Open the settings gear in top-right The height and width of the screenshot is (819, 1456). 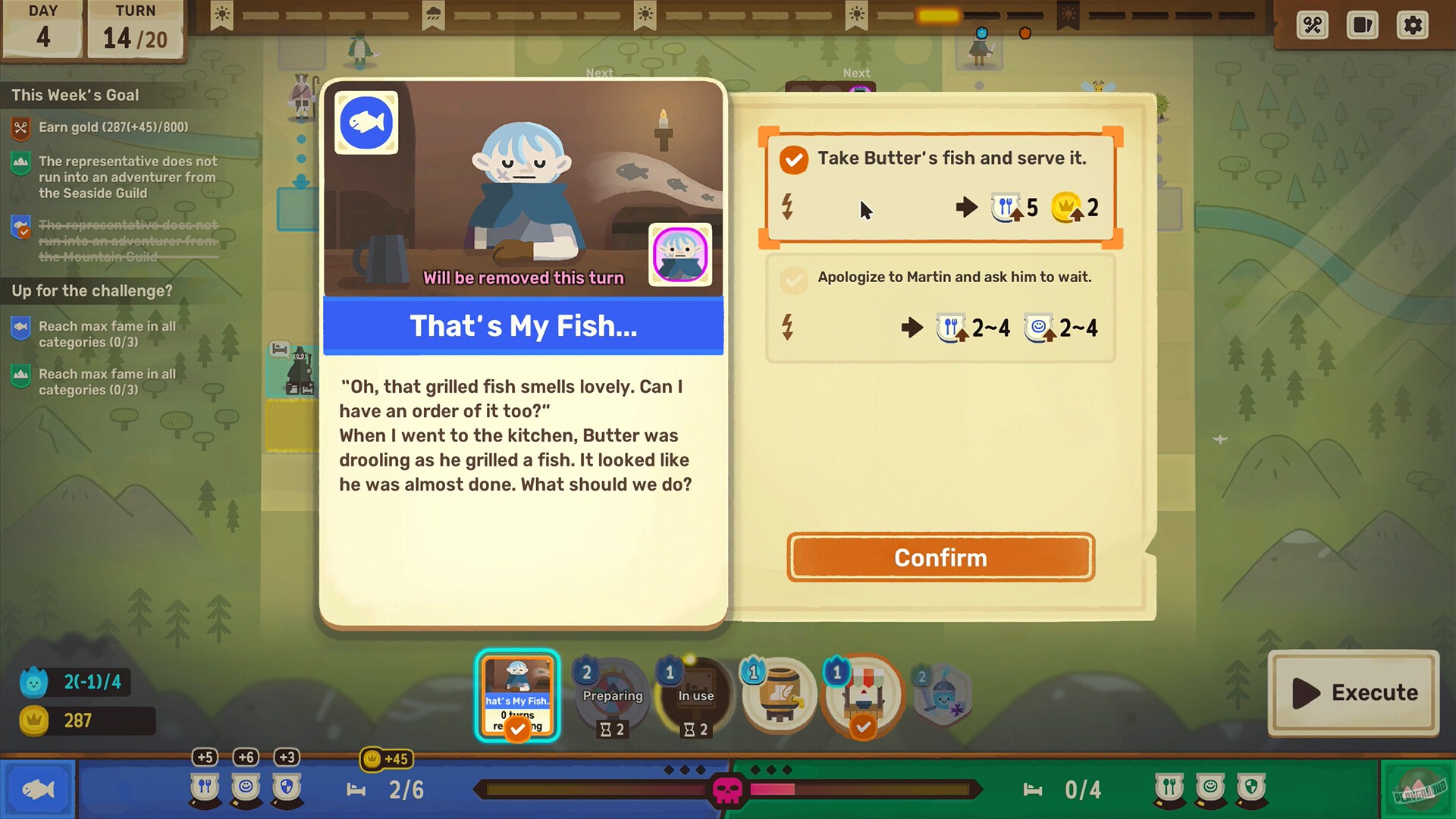[x=1412, y=25]
